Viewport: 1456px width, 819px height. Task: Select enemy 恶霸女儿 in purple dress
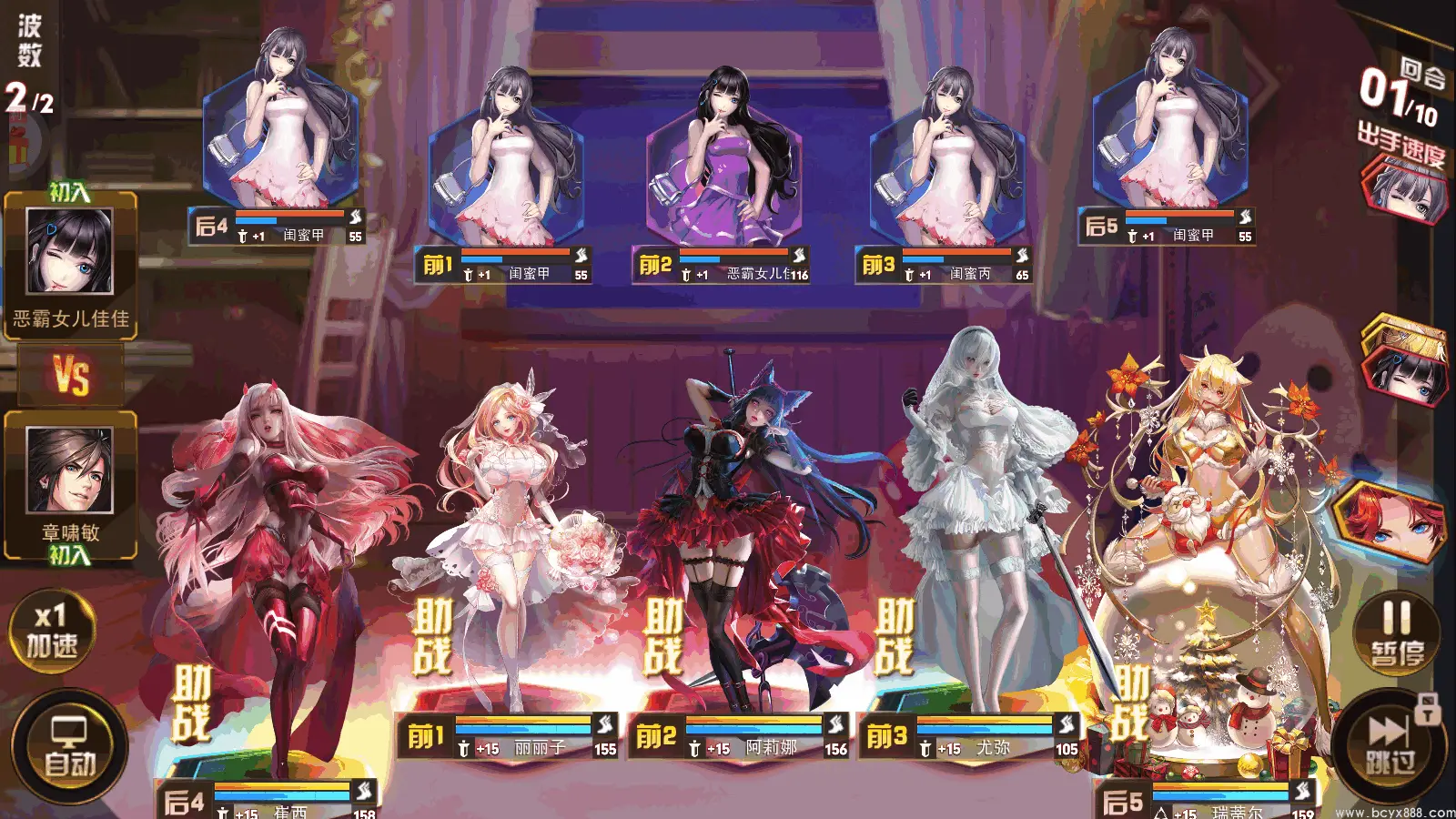click(x=723, y=164)
